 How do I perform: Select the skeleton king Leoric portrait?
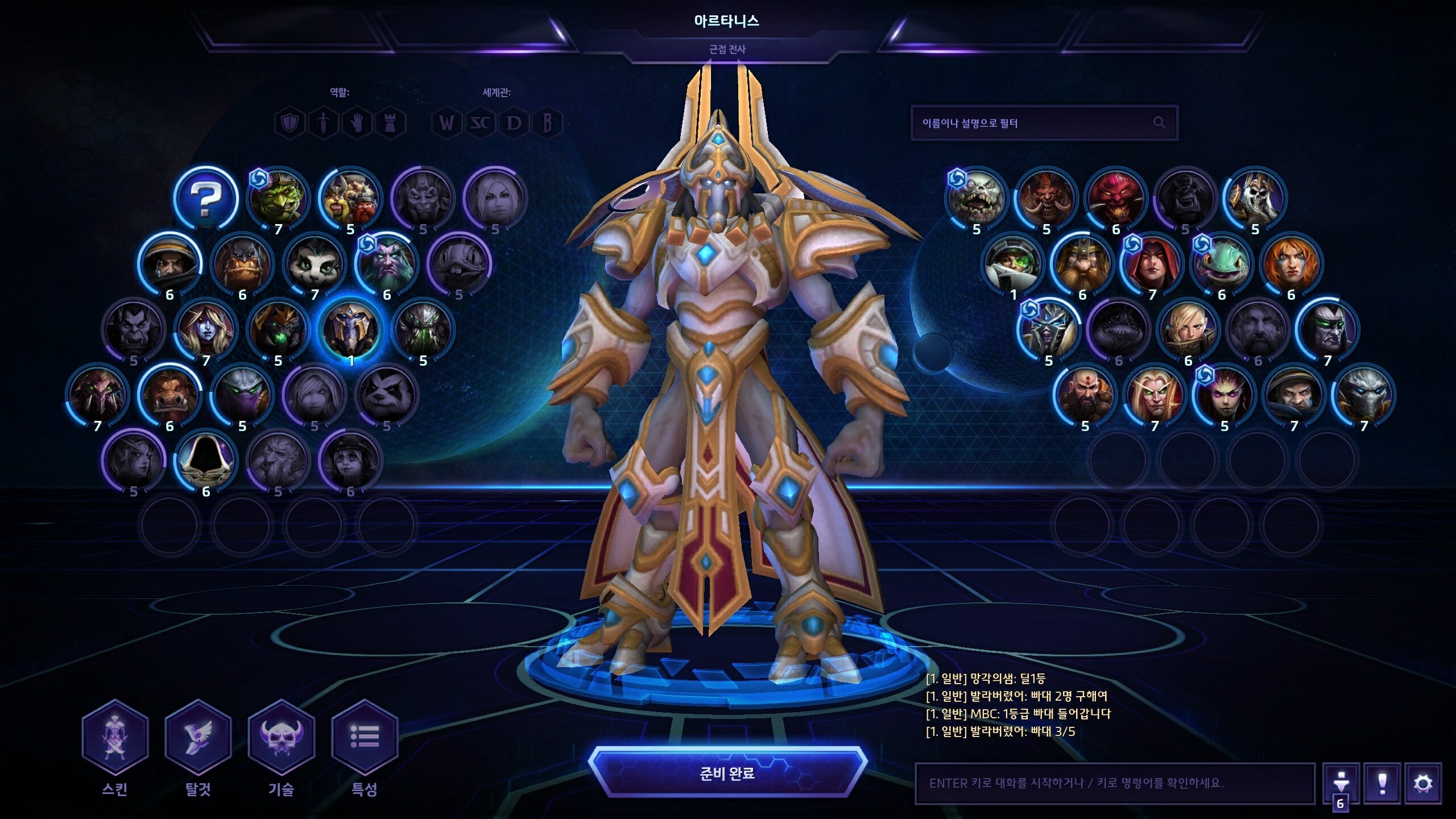click(x=1255, y=198)
